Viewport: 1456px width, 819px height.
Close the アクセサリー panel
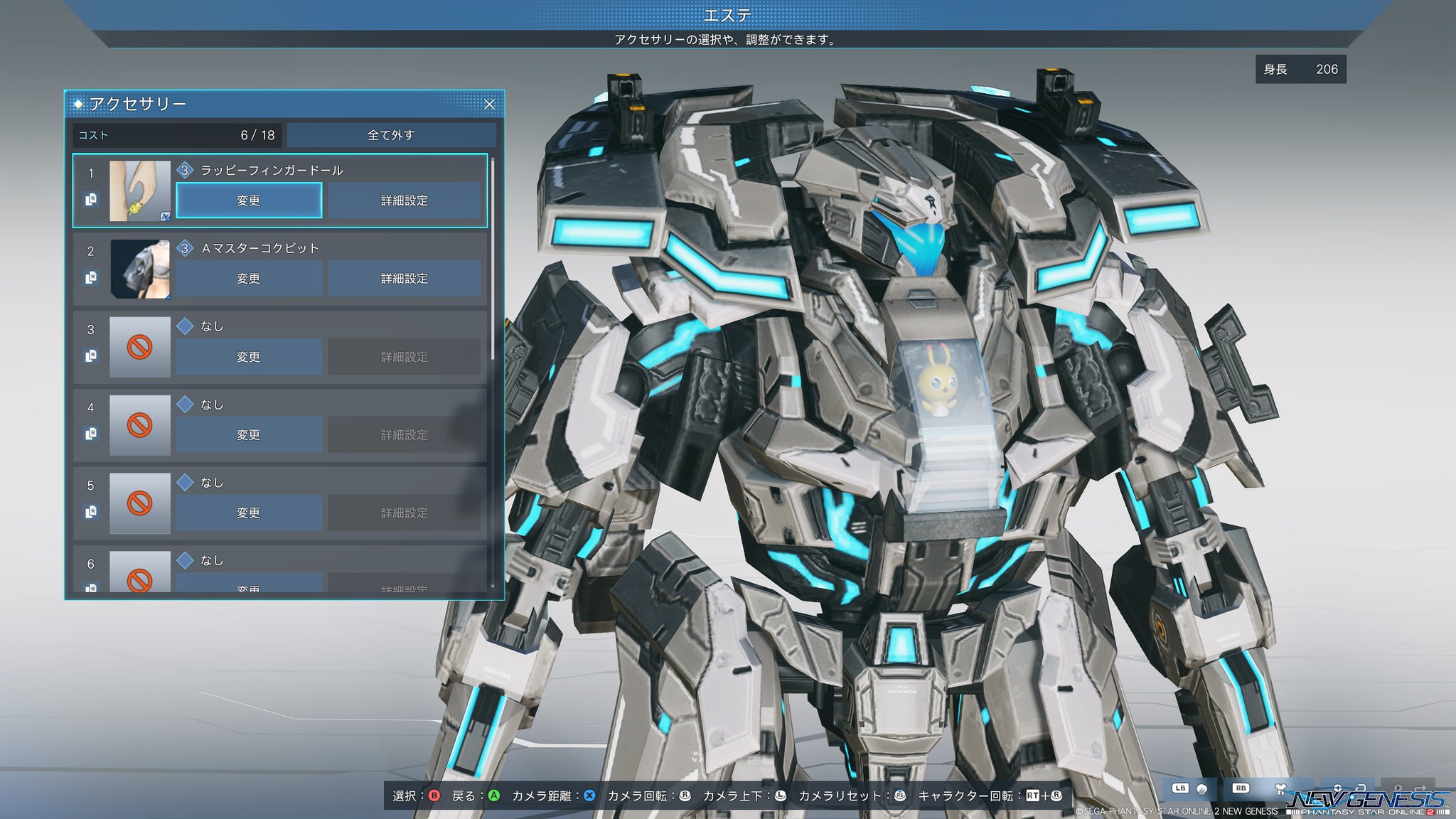click(491, 104)
